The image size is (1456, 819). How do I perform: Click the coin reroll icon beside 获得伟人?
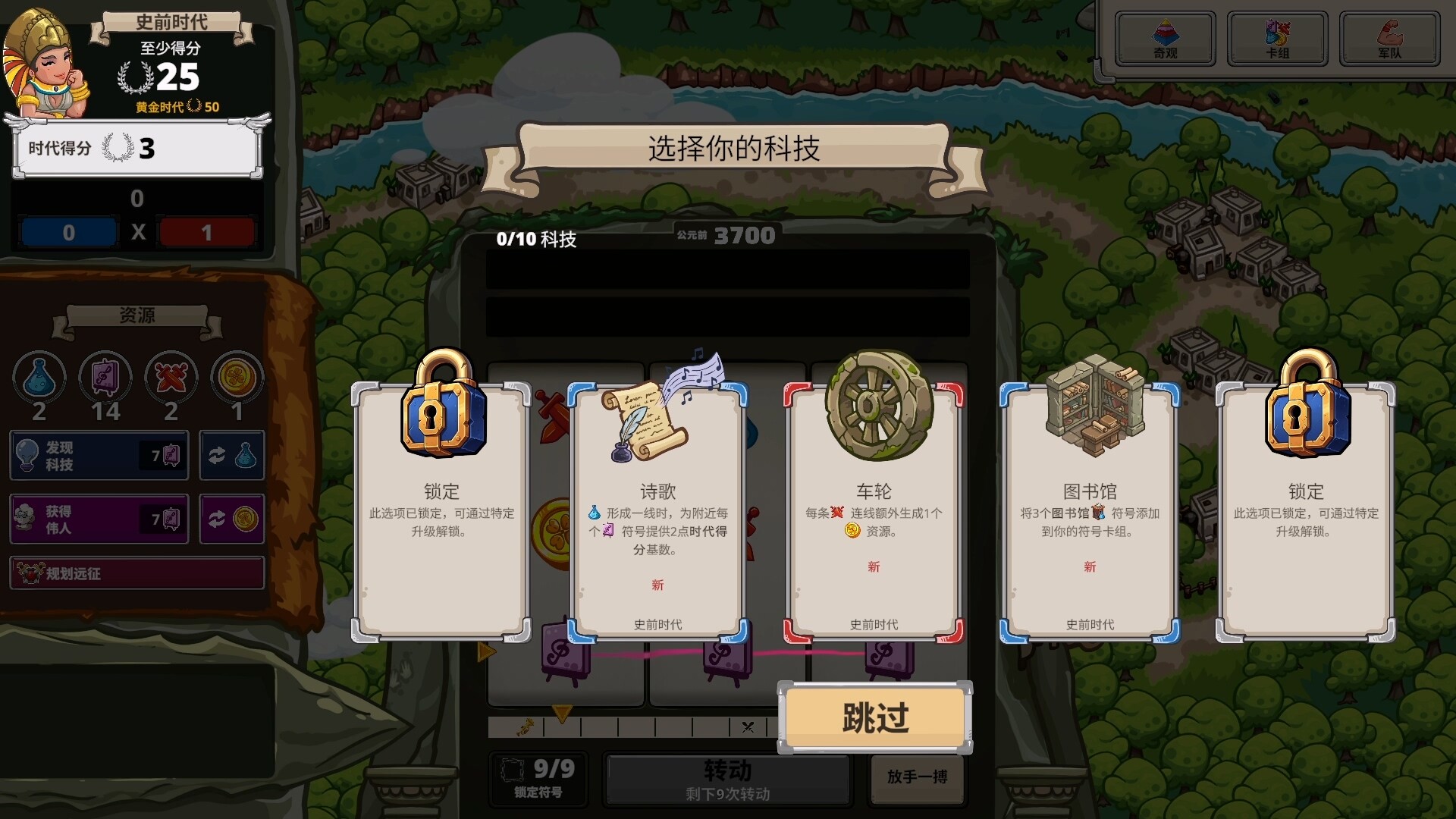tap(232, 519)
